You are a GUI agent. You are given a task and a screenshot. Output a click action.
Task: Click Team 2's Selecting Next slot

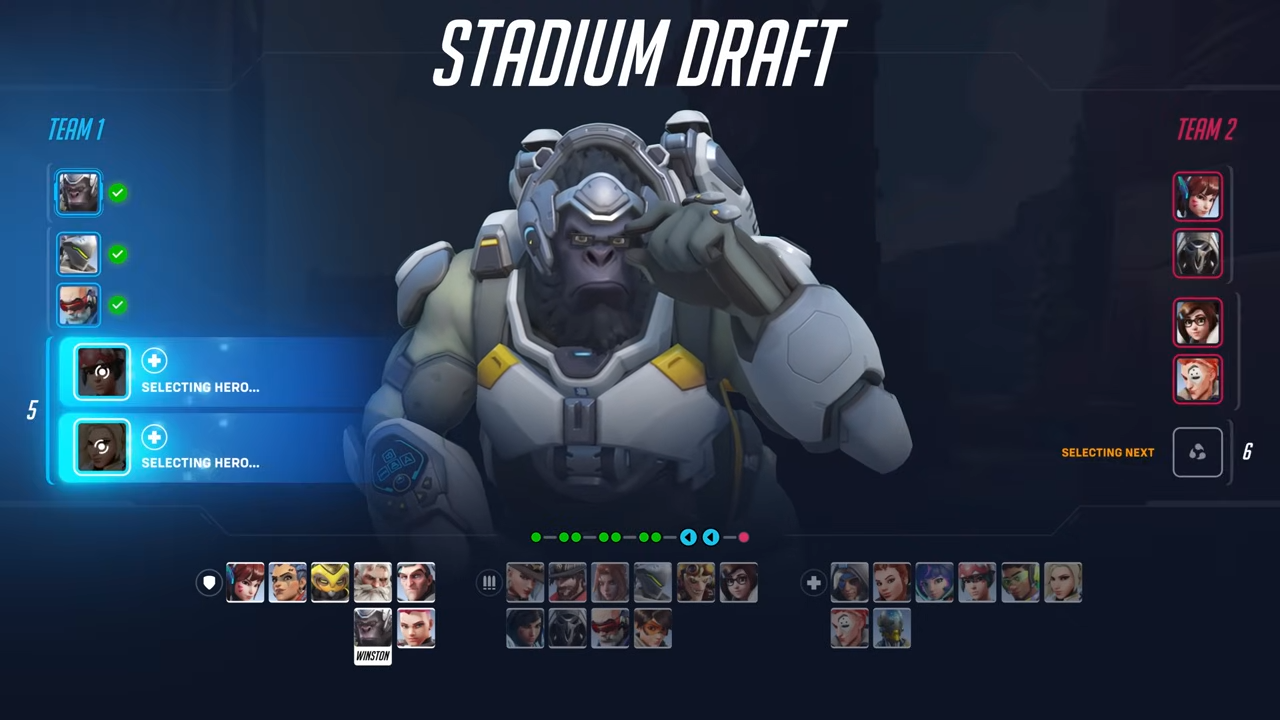(x=1197, y=452)
